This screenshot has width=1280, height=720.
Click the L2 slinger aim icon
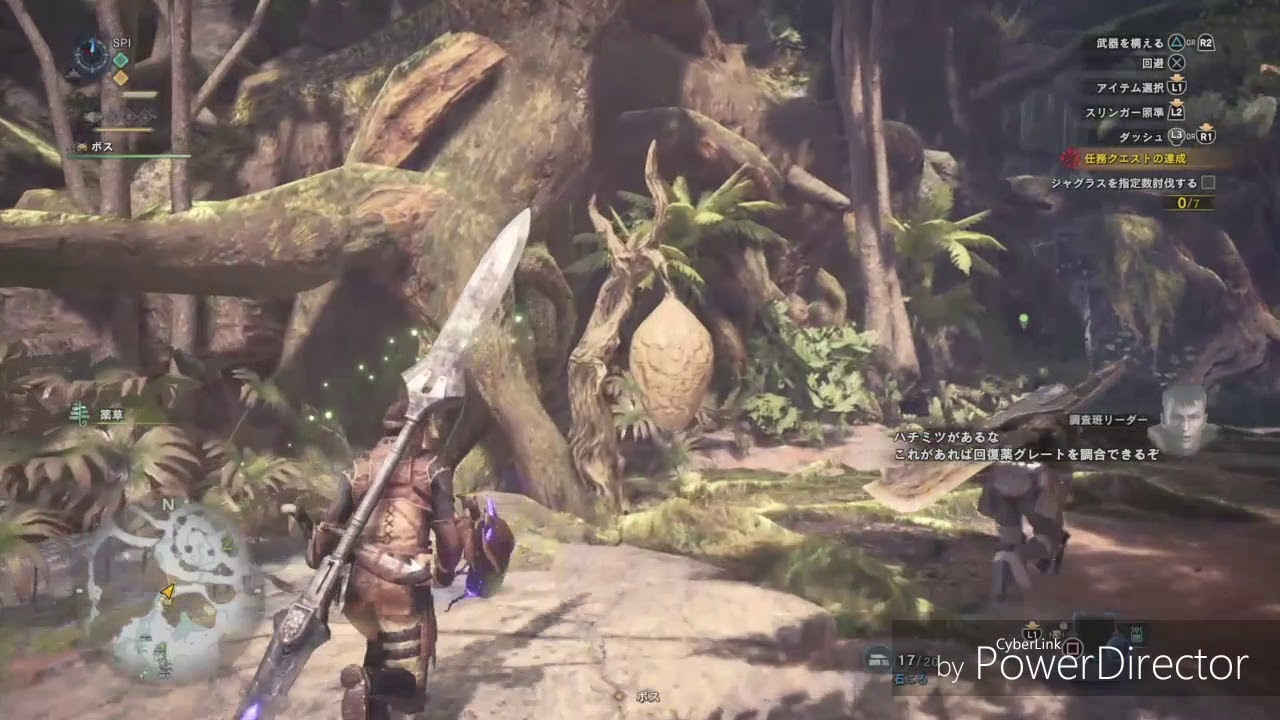pyautogui.click(x=1177, y=114)
